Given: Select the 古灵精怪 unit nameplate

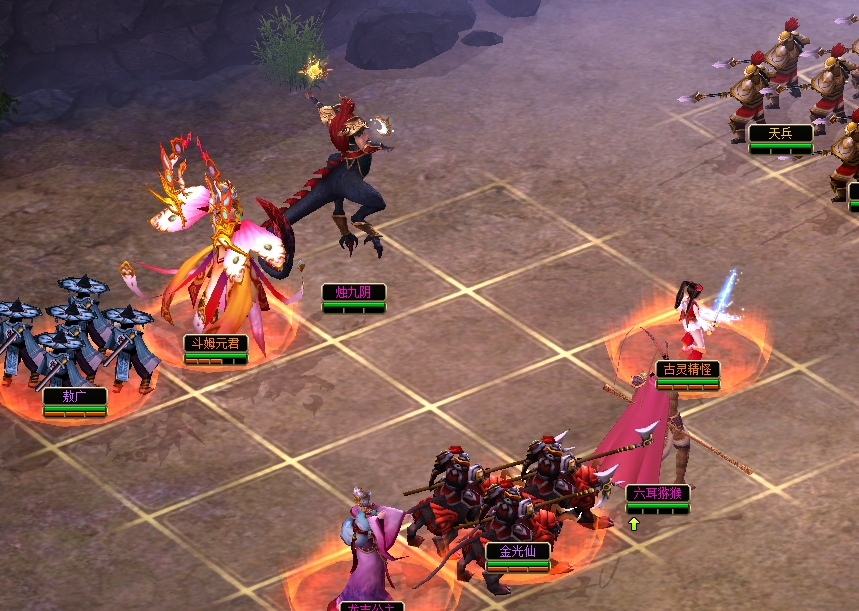Looking at the screenshot, I should pyautogui.click(x=688, y=369).
